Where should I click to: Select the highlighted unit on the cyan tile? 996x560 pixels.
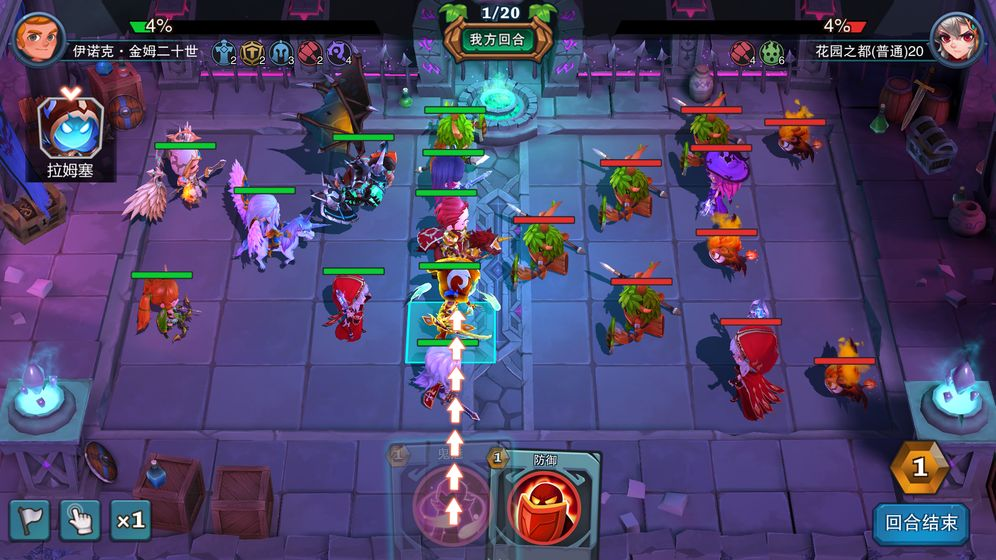pyautogui.click(x=449, y=325)
